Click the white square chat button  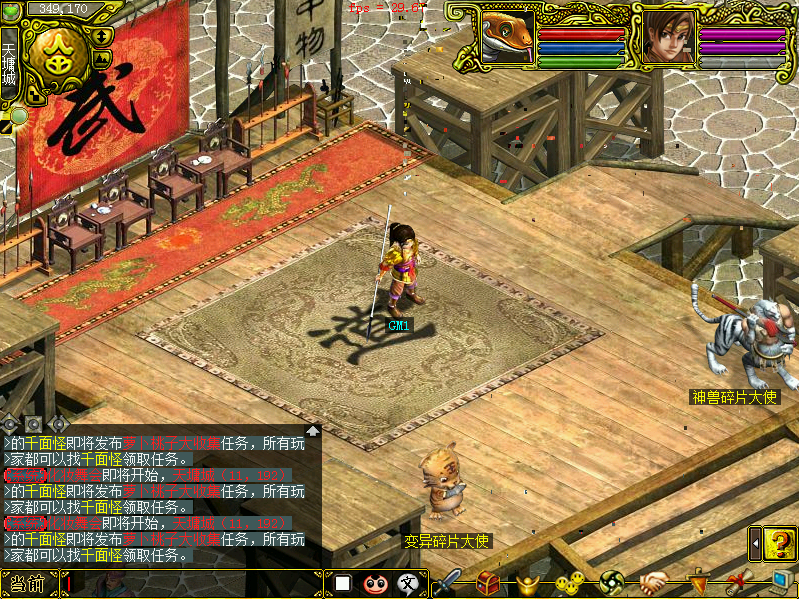click(342, 583)
